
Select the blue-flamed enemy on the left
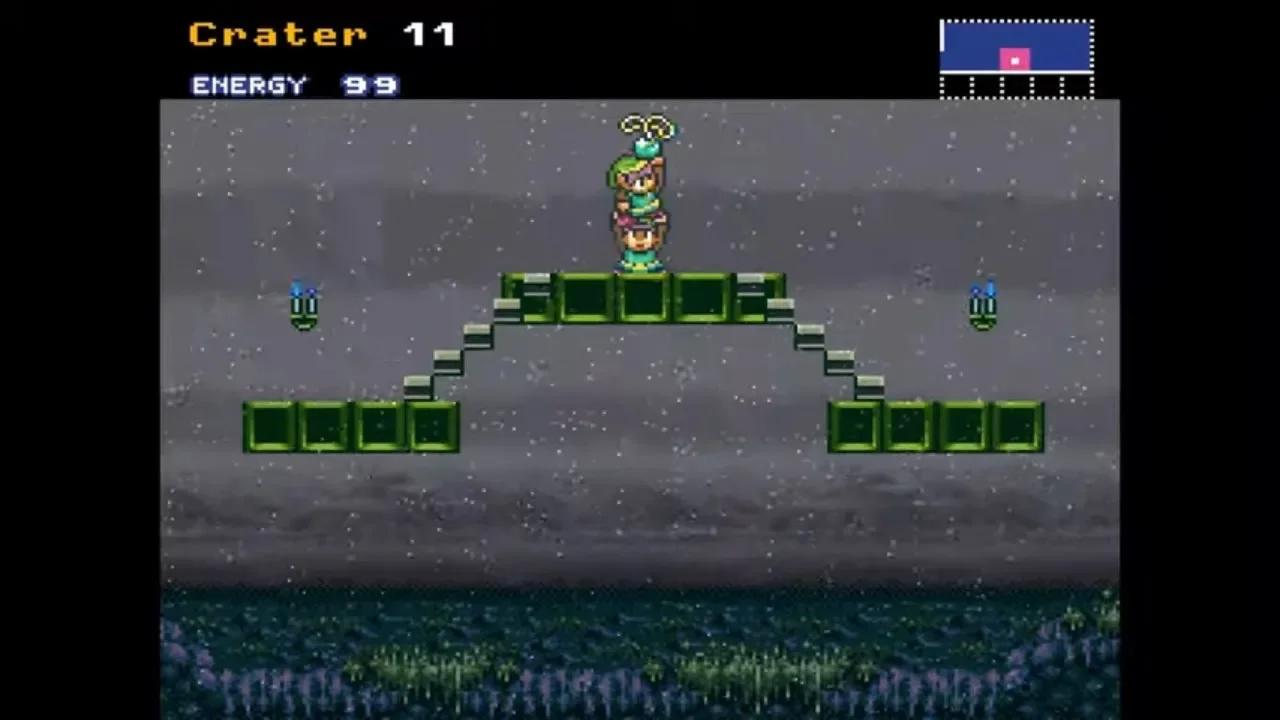point(302,305)
